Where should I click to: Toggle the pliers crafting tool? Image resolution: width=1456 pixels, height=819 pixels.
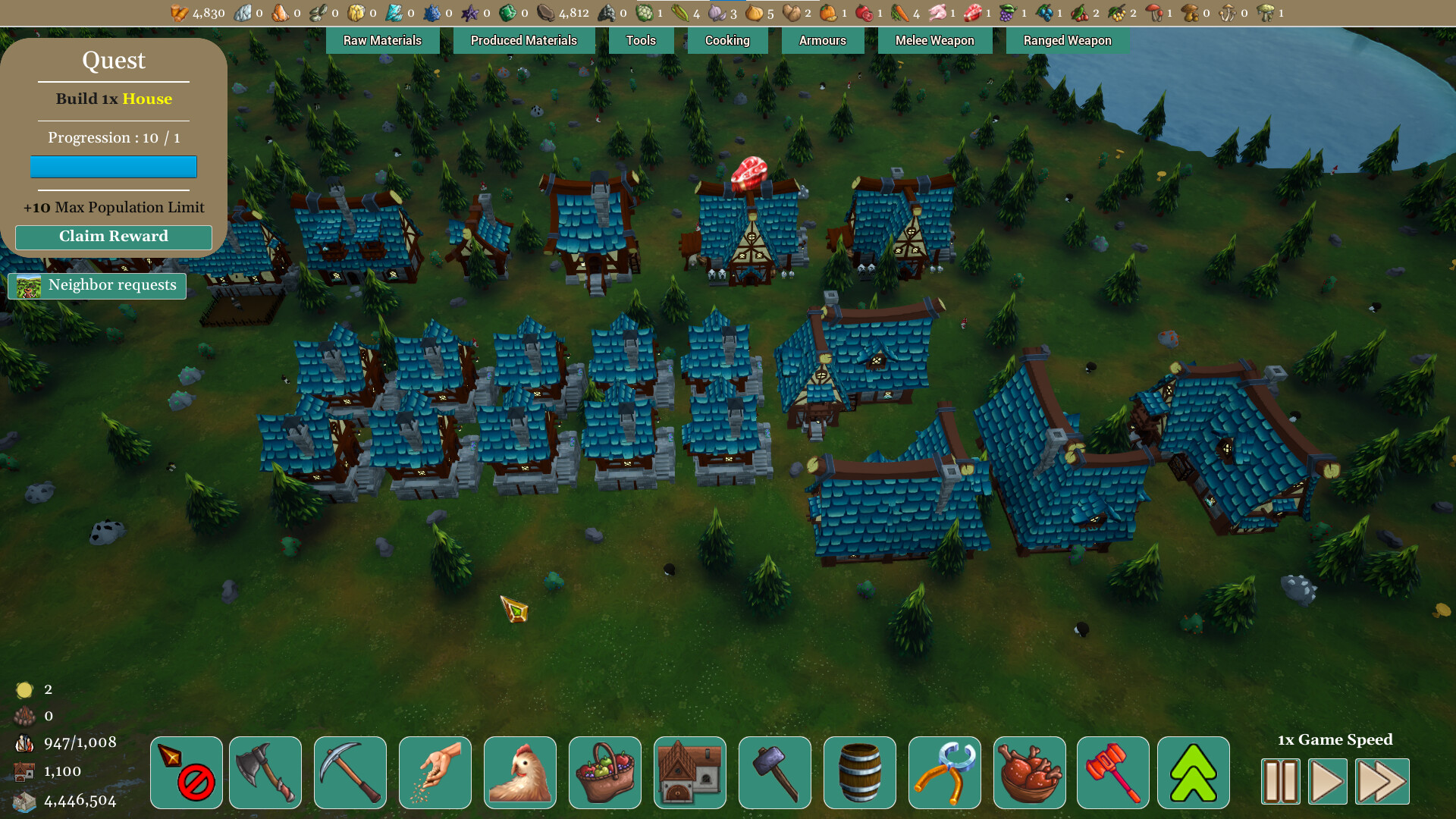pos(944,773)
